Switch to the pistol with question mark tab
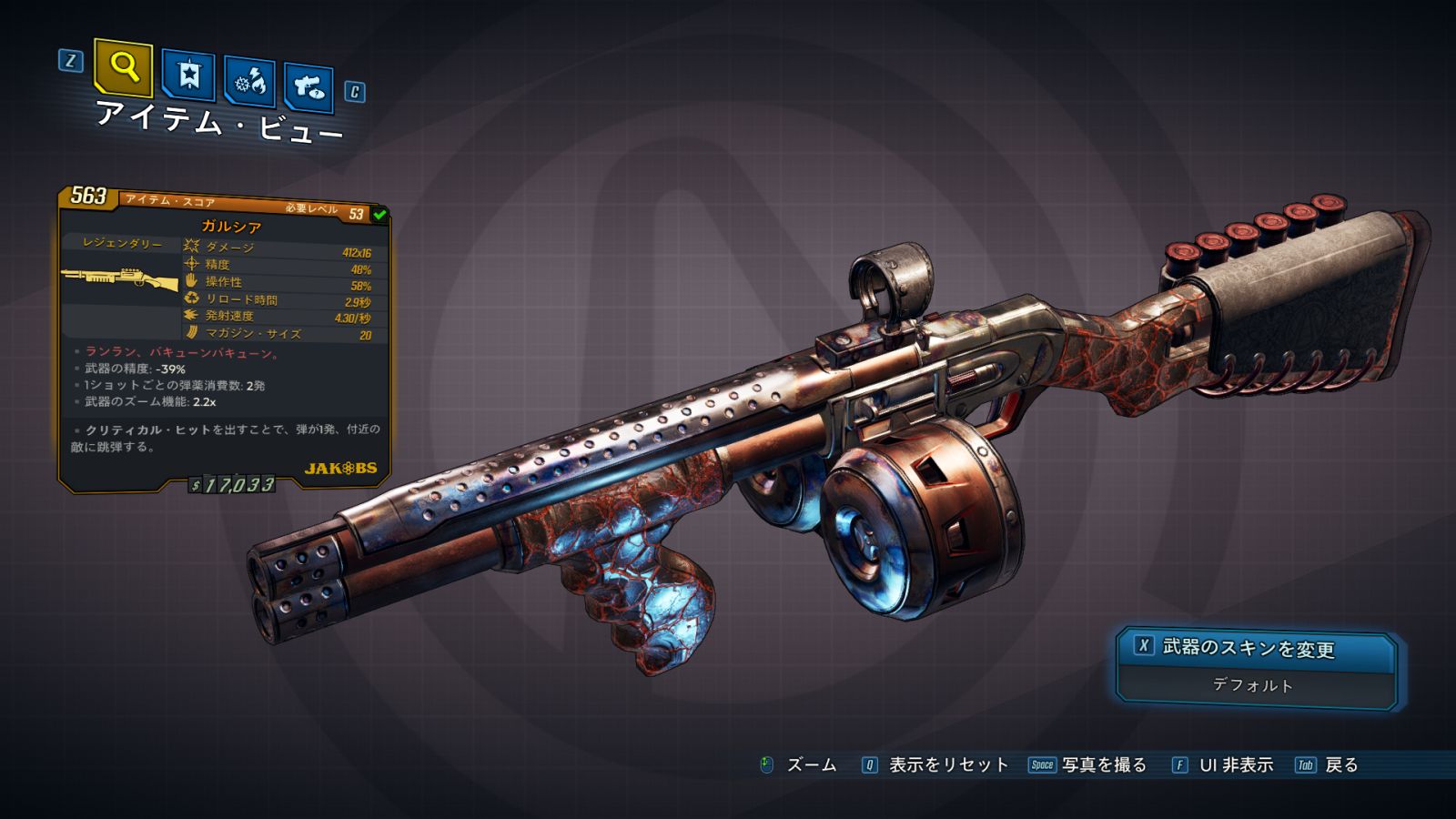The image size is (1456, 819). pos(308,87)
